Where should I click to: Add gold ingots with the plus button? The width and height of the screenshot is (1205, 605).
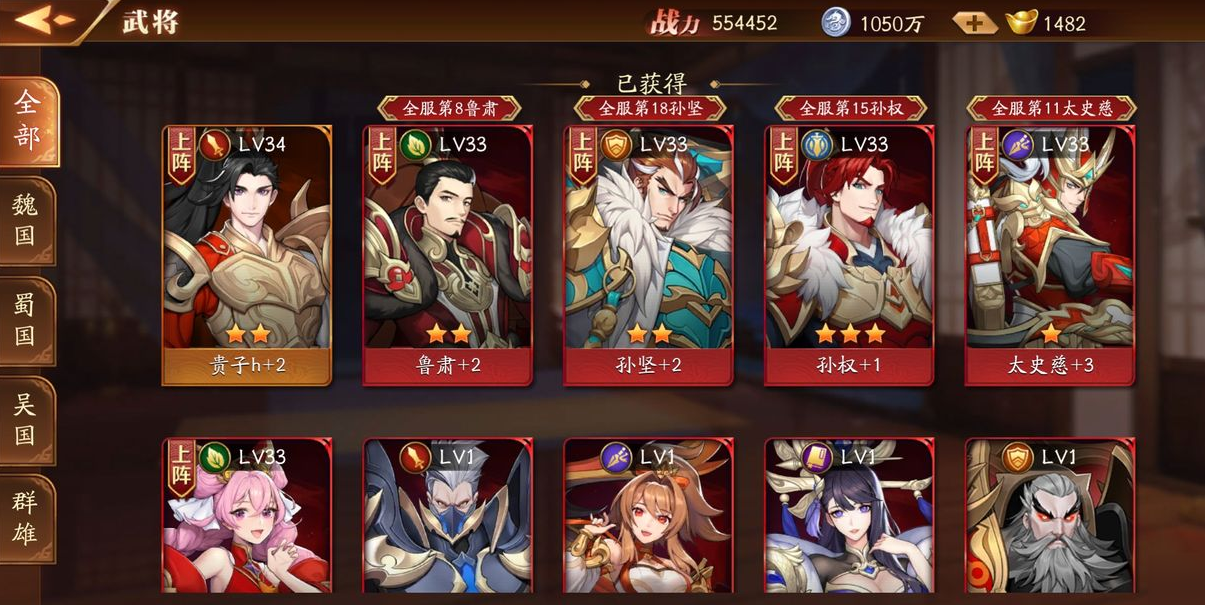(x=973, y=22)
